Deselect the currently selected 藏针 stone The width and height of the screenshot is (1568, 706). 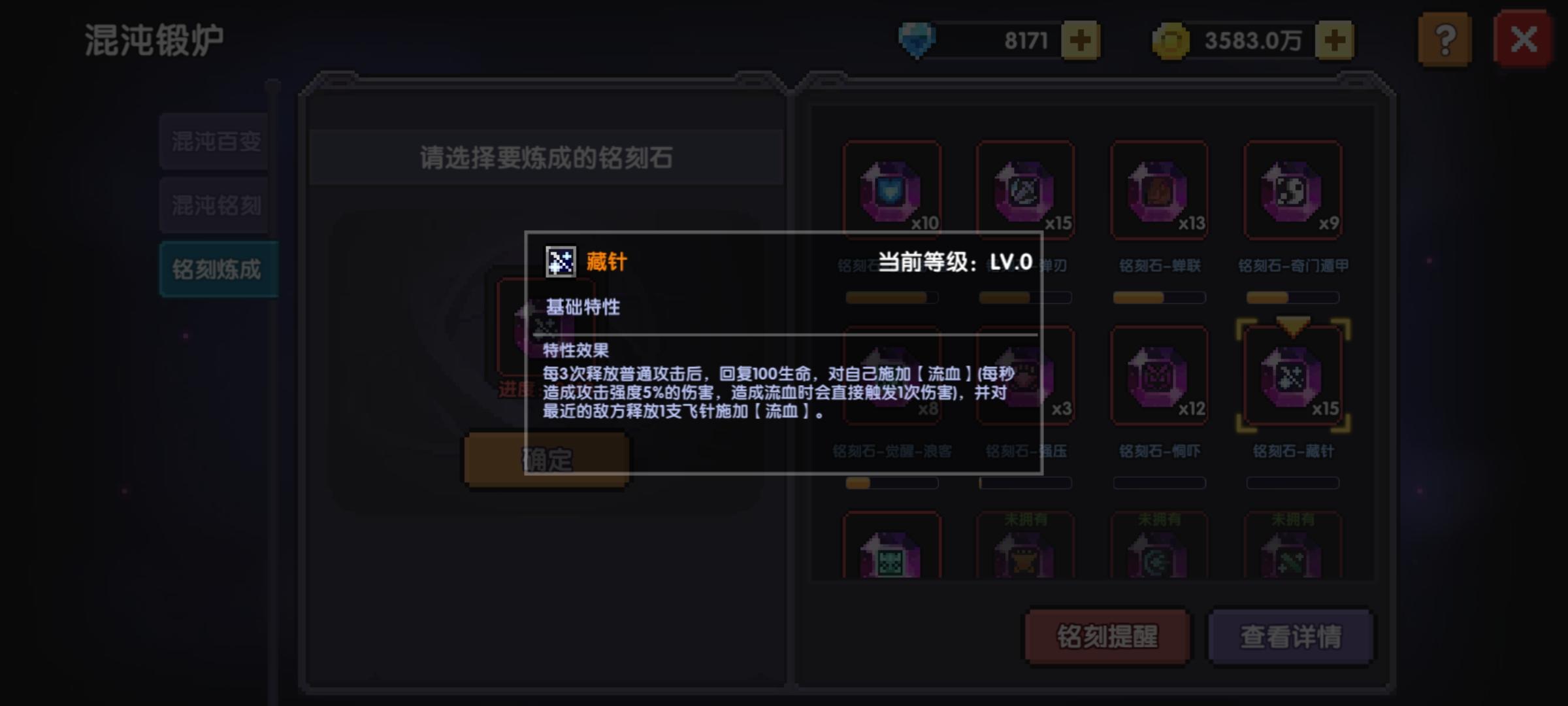[x=1293, y=376]
